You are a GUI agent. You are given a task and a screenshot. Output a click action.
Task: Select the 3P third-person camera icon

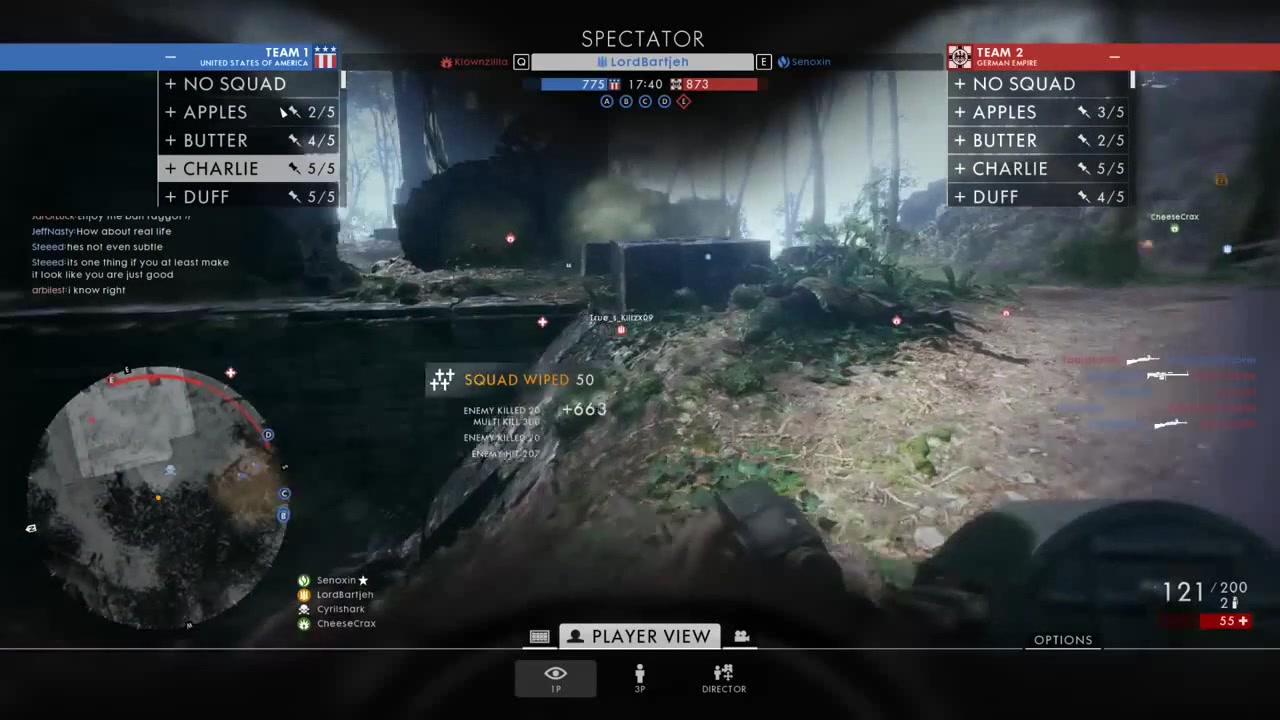click(639, 678)
